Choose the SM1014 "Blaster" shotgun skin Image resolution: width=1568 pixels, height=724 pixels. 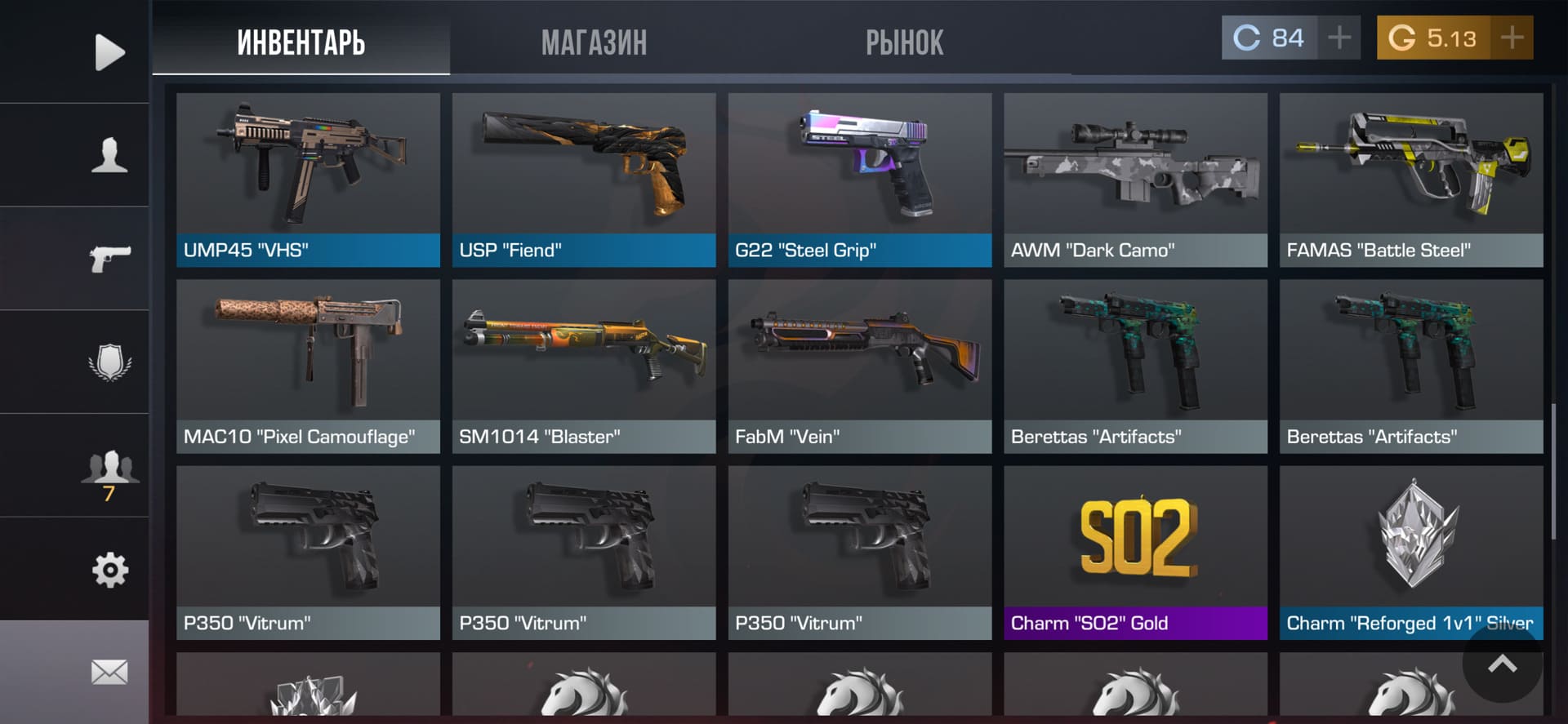584,366
